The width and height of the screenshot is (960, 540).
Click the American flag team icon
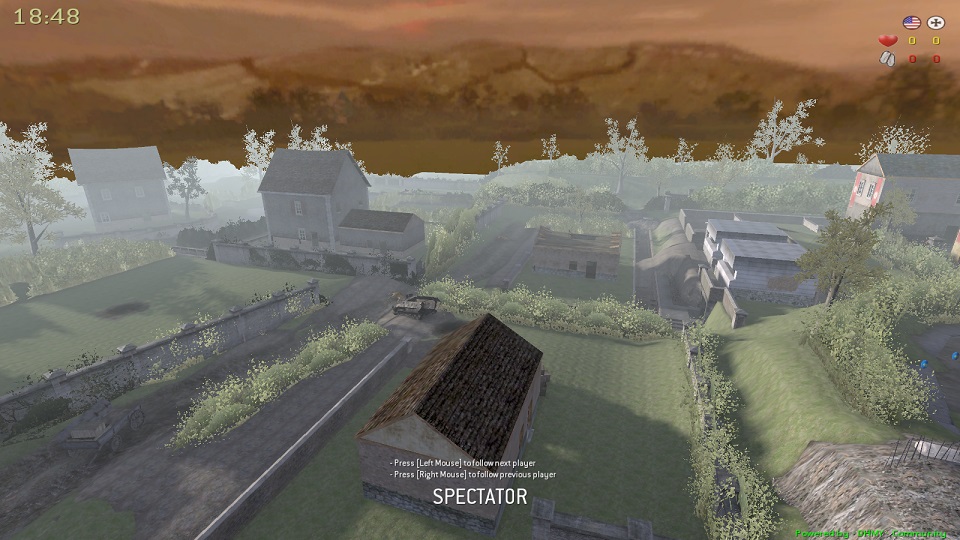(x=910, y=22)
